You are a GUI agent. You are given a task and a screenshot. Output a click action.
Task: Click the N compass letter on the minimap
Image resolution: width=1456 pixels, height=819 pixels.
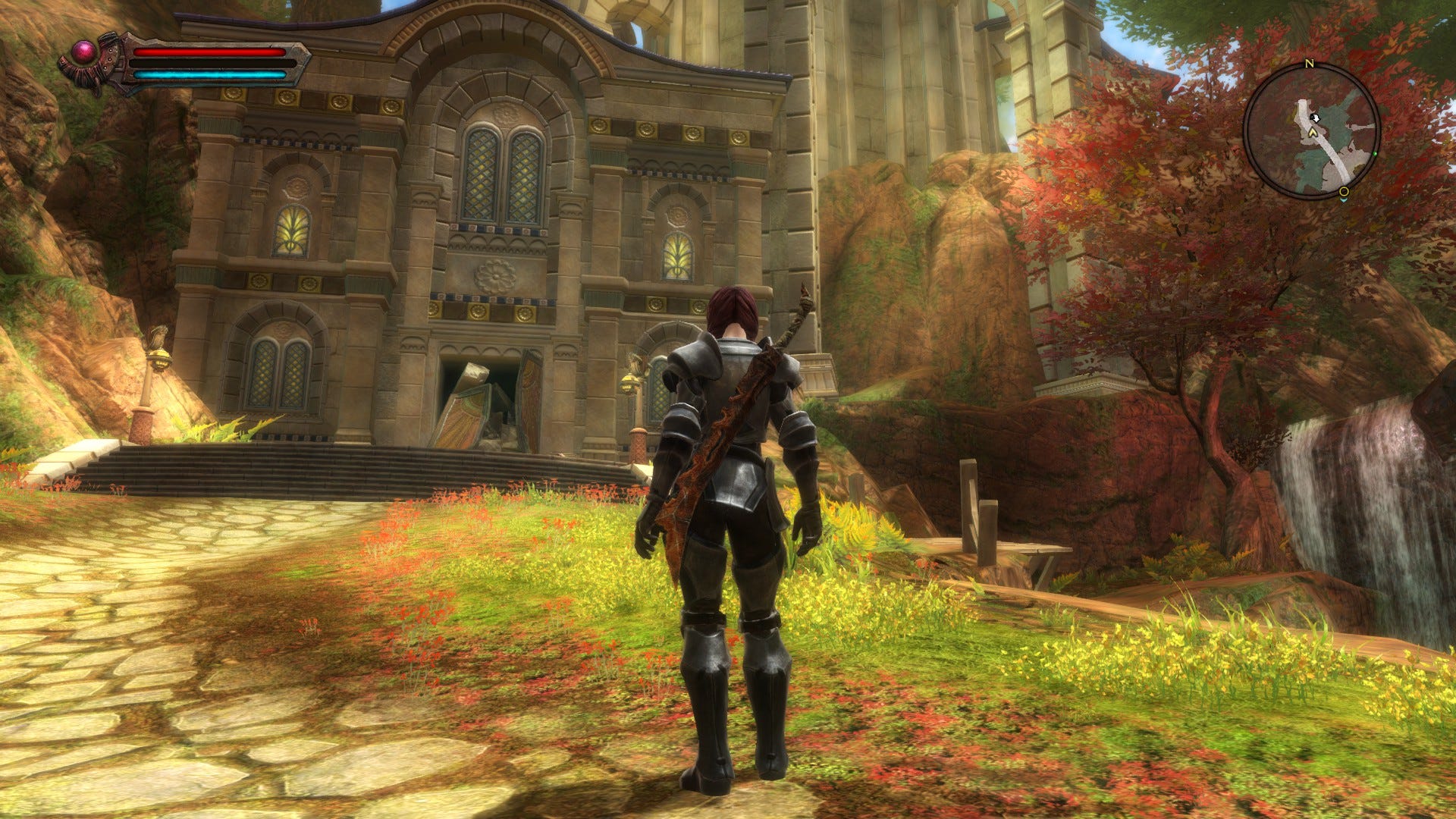pyautogui.click(x=1310, y=64)
